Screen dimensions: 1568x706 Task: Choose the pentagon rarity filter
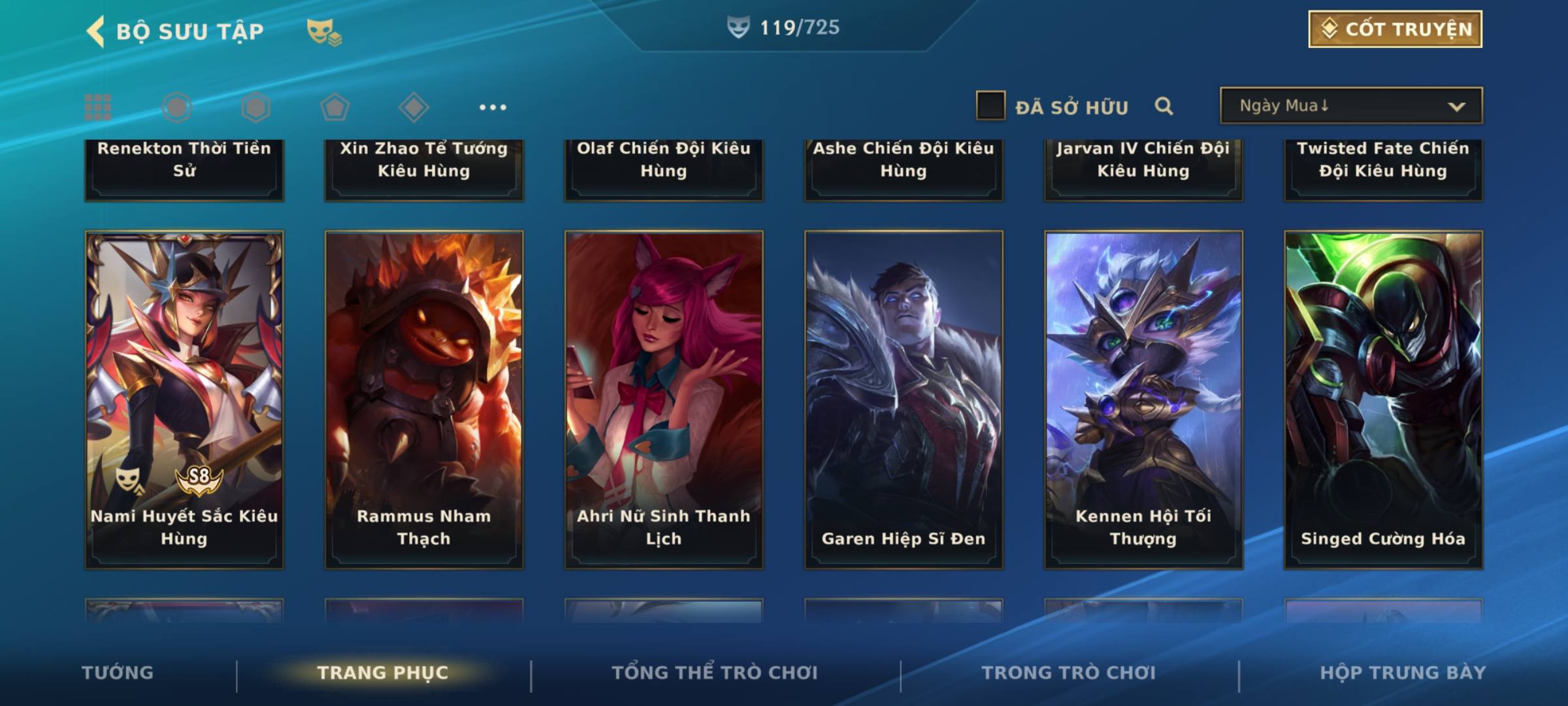pos(335,107)
